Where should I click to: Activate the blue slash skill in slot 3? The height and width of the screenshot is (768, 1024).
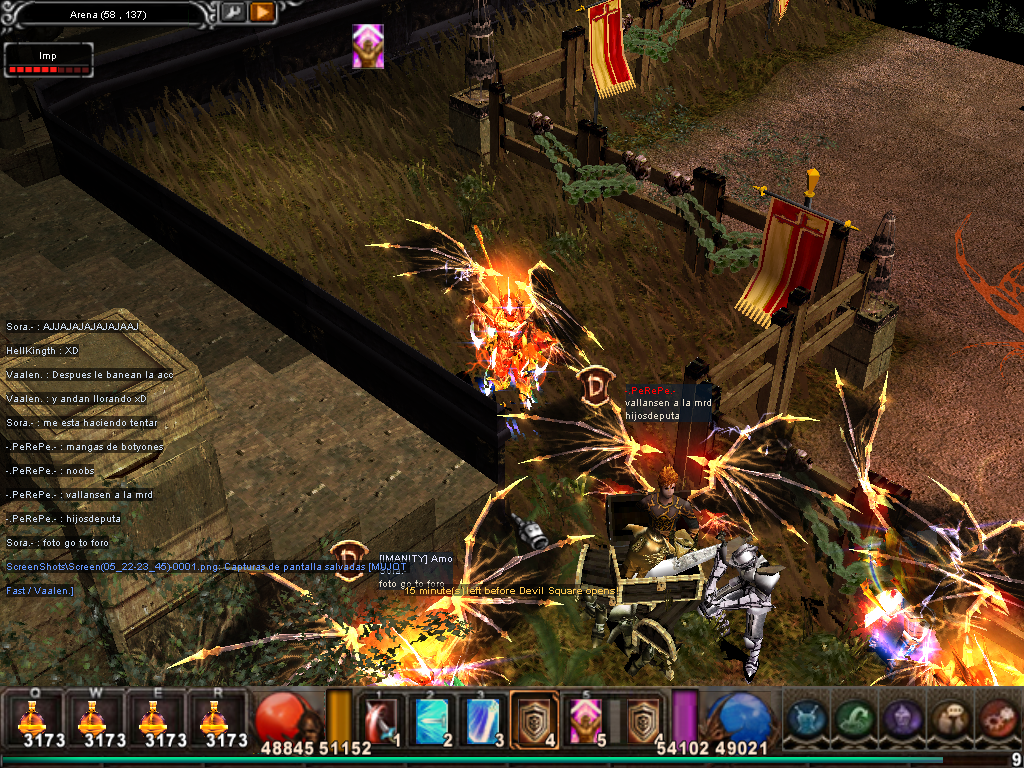pos(484,718)
